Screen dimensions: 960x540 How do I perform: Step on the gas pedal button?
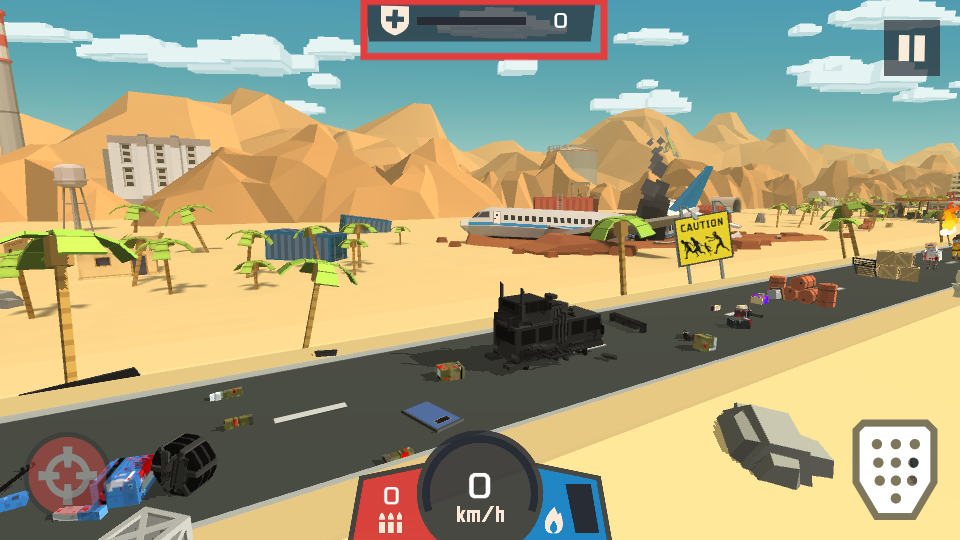coord(894,467)
